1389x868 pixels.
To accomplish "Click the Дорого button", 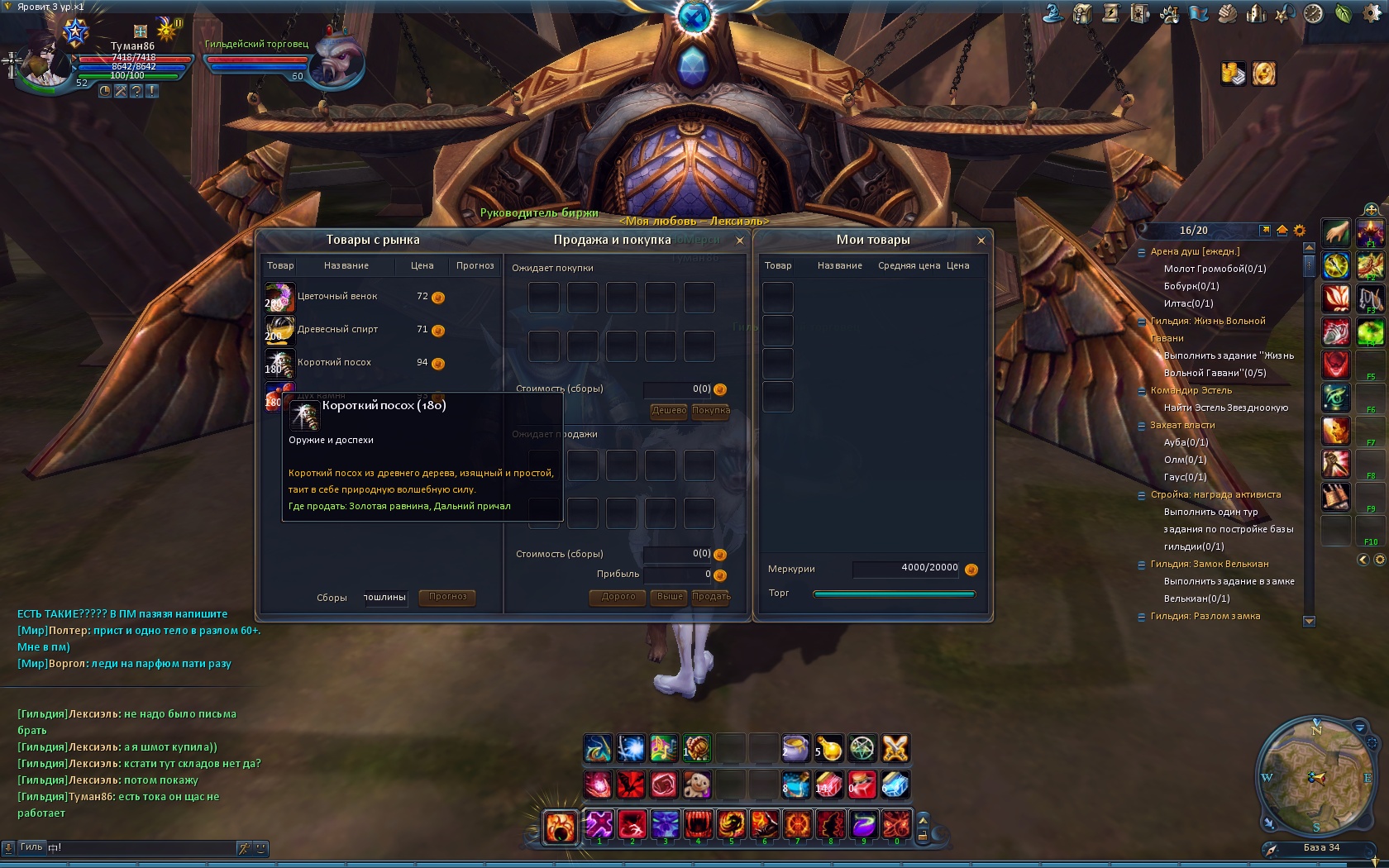I will click(618, 597).
